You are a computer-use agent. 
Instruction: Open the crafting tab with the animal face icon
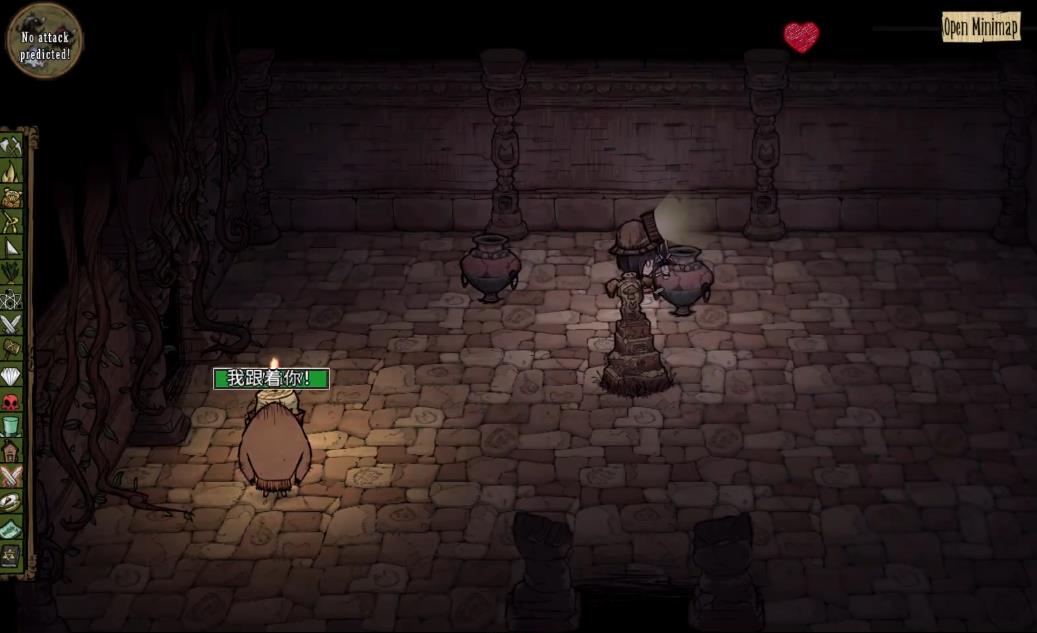(11, 197)
